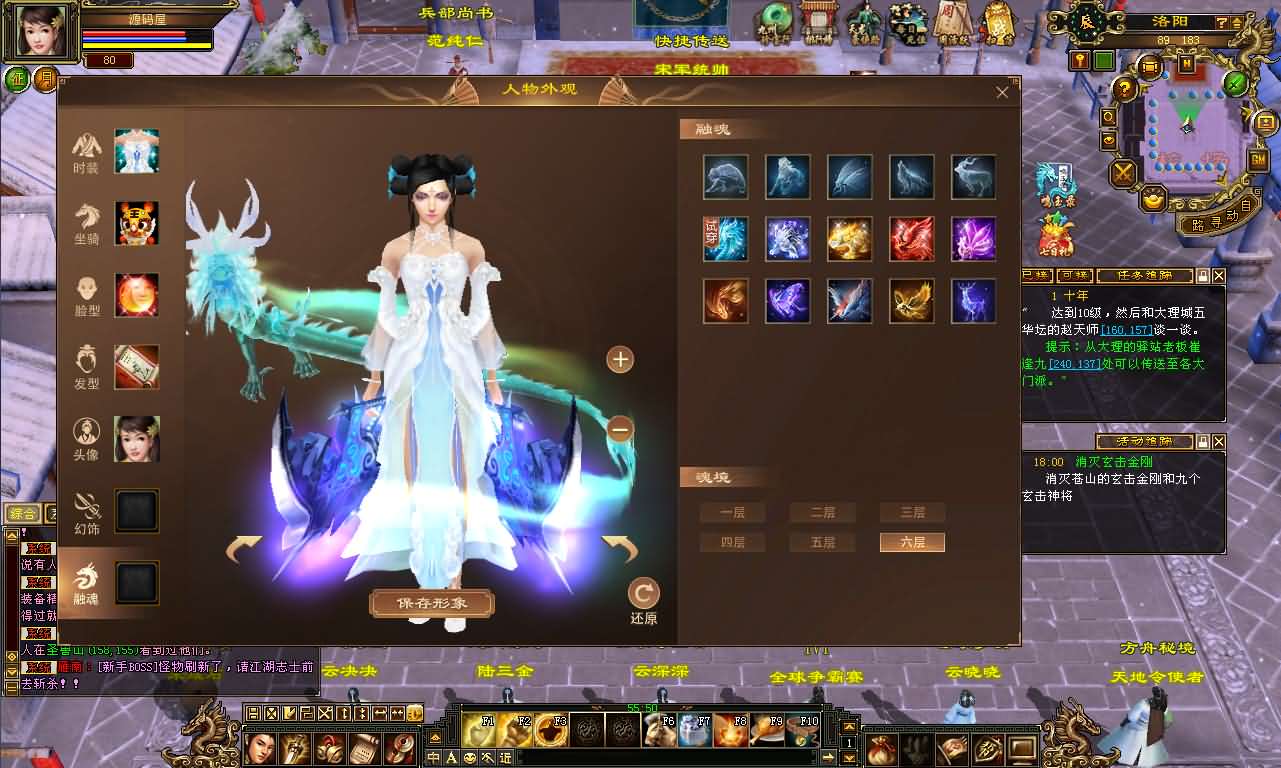Zoom out the character preview with minus button
The width and height of the screenshot is (1281, 768).
(620, 429)
